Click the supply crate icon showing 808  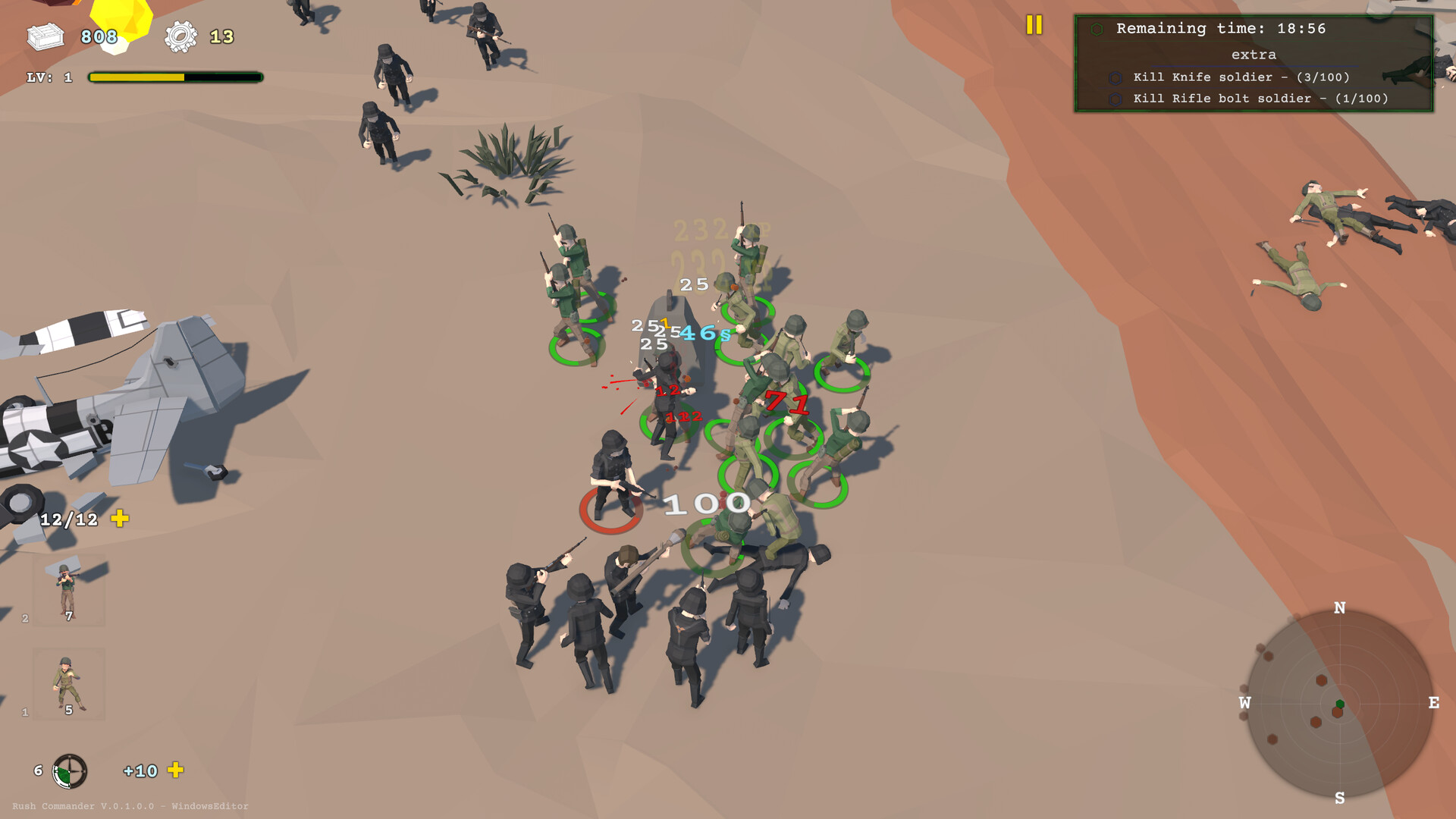point(45,34)
